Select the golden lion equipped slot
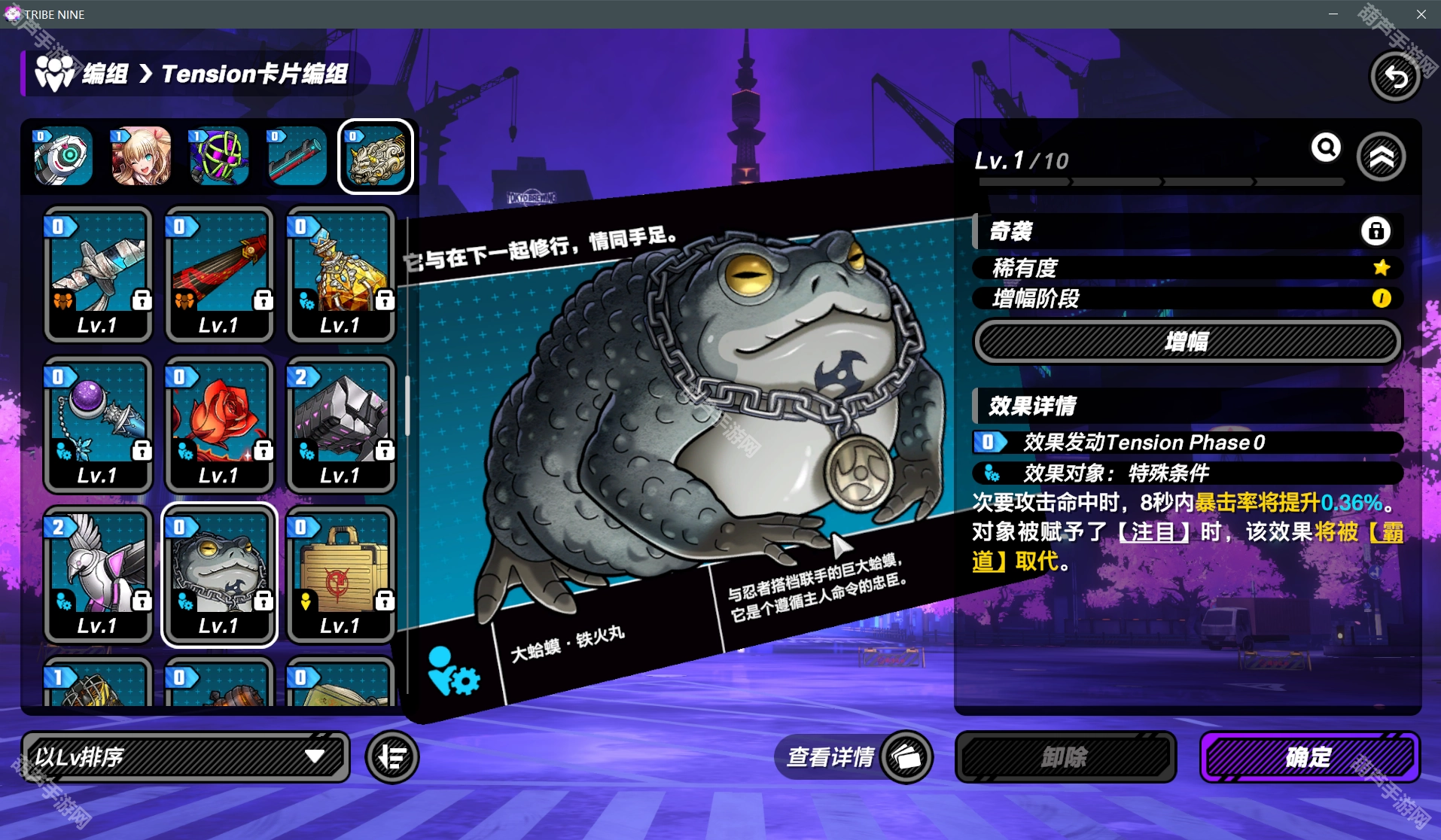1441x840 pixels. [376, 157]
